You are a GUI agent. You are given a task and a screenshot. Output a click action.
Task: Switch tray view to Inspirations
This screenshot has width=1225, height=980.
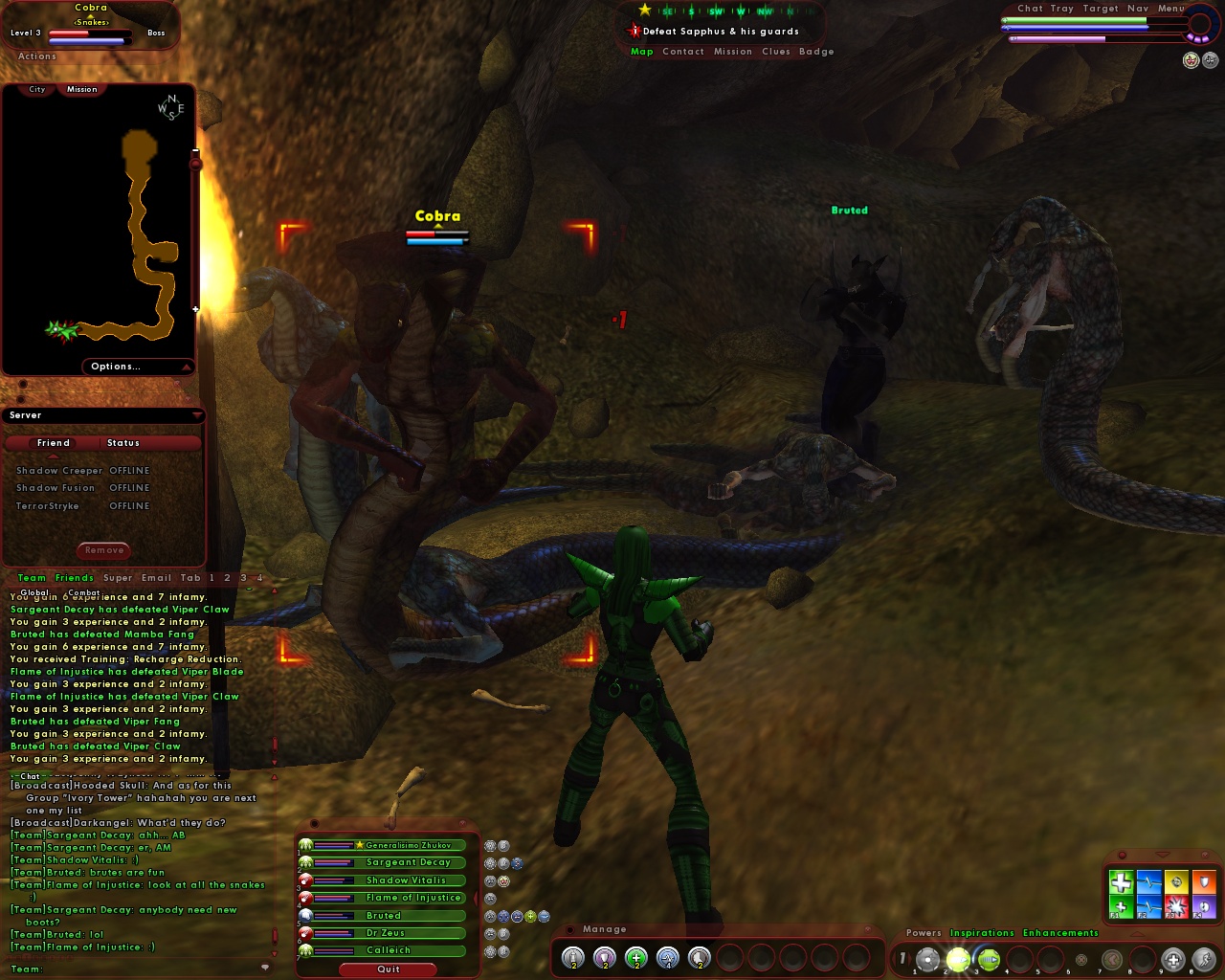[x=982, y=933]
